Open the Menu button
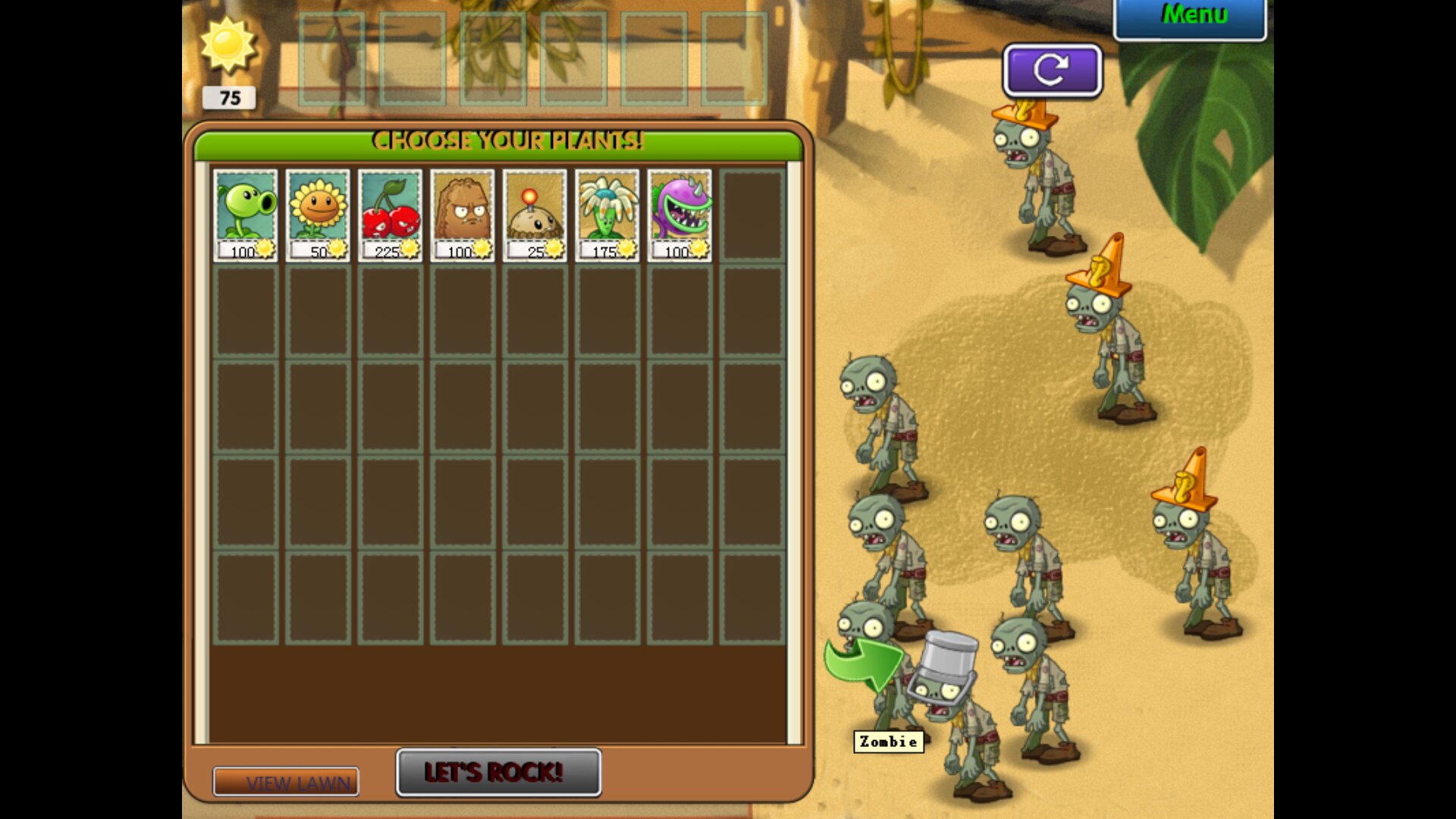Viewport: 1456px width, 819px height. [1189, 17]
